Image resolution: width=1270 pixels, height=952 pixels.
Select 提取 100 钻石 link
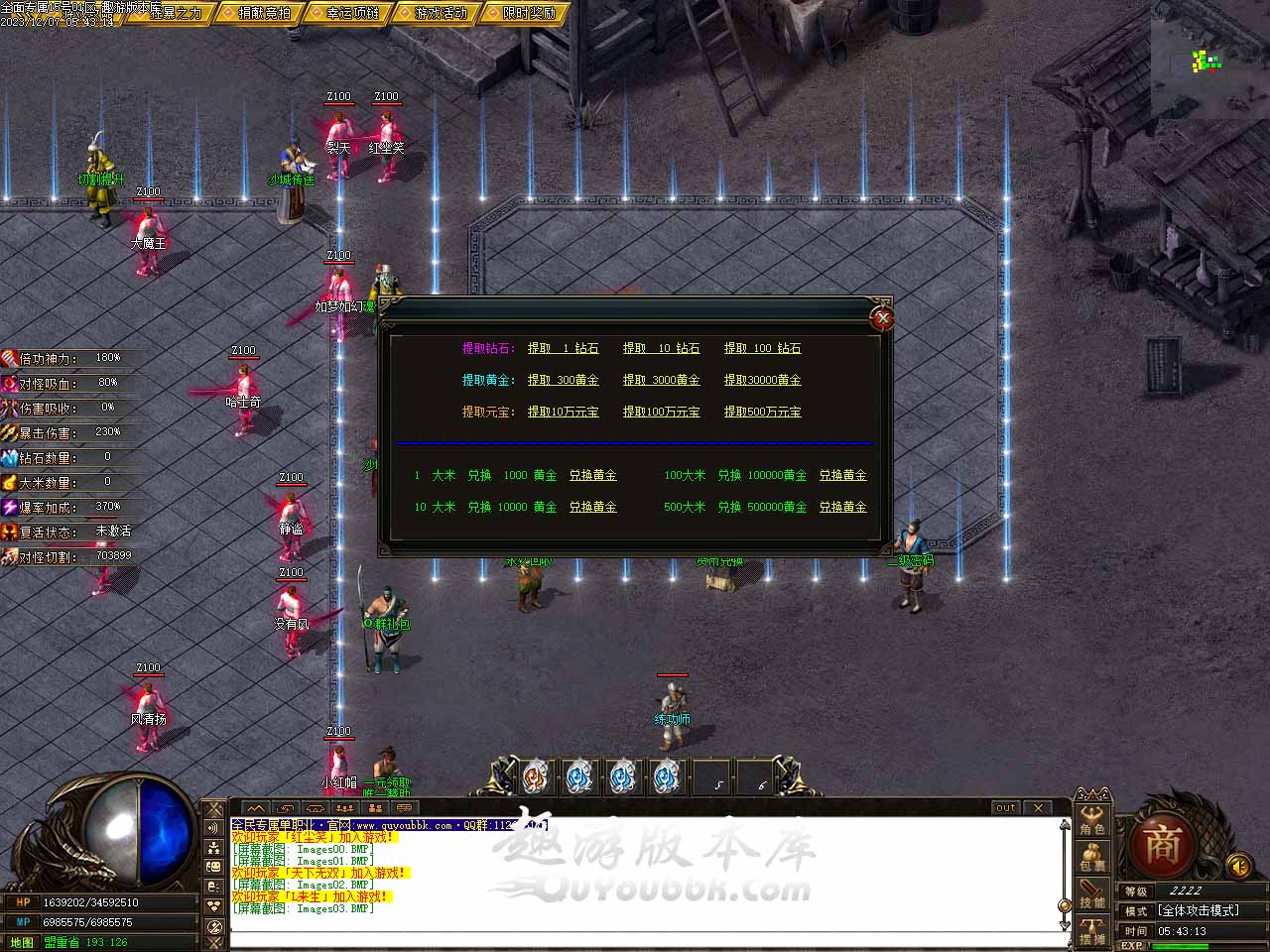(x=762, y=348)
